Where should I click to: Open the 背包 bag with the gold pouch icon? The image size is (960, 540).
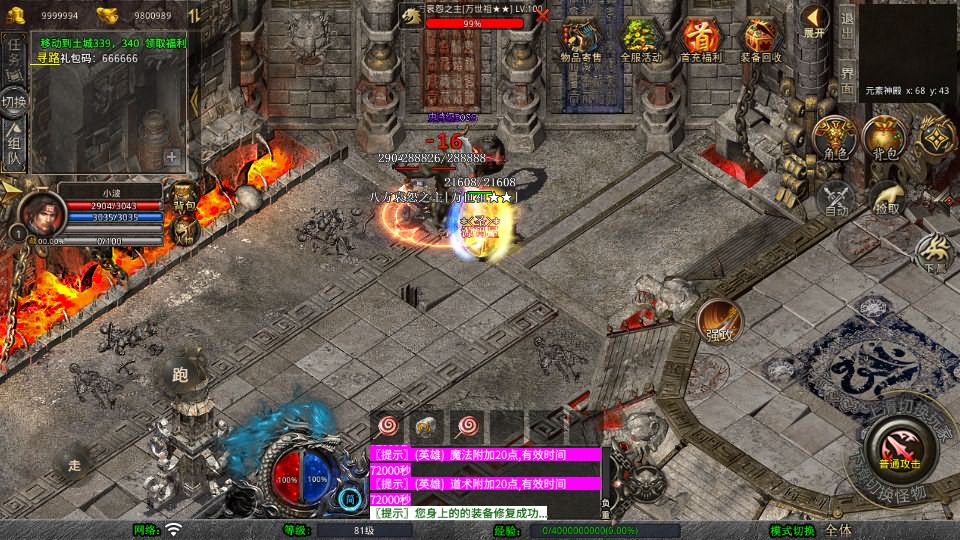tap(884, 138)
